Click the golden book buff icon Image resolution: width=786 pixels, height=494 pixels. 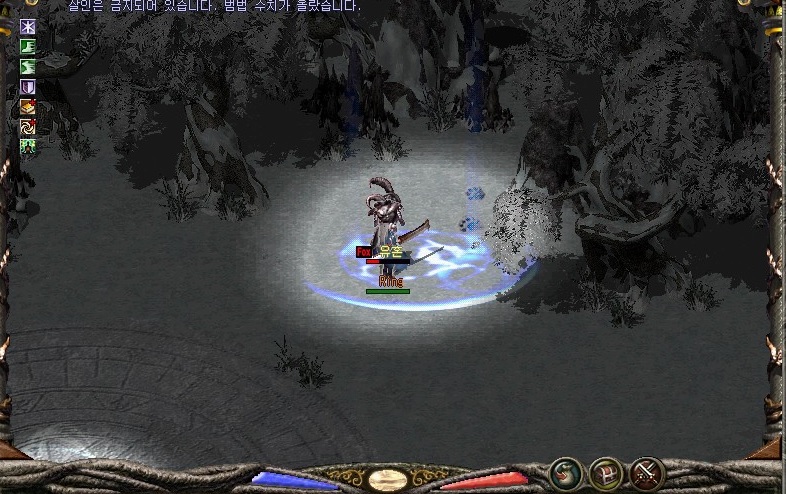28,107
